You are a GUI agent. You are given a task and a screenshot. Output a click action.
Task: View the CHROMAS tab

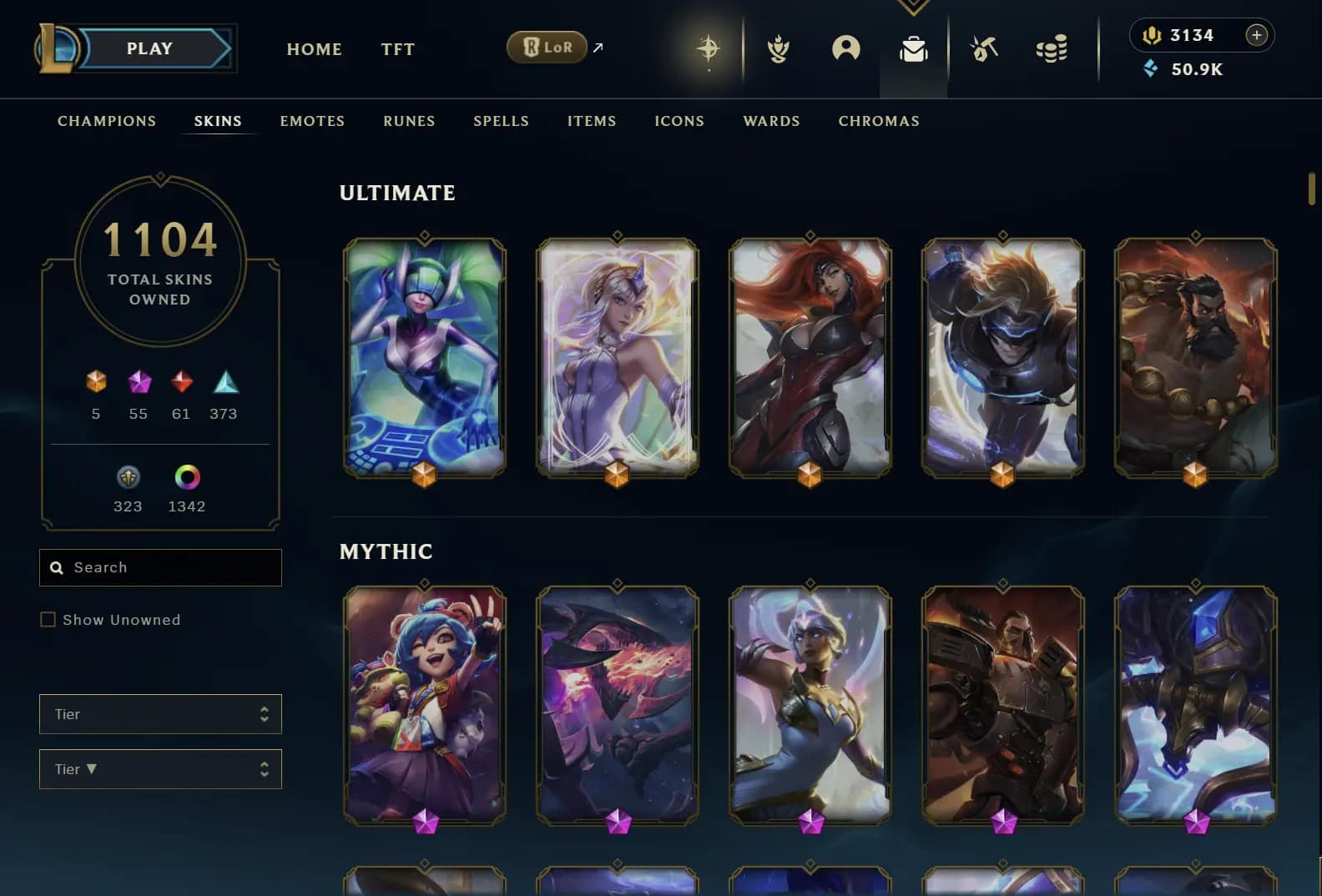pos(879,121)
